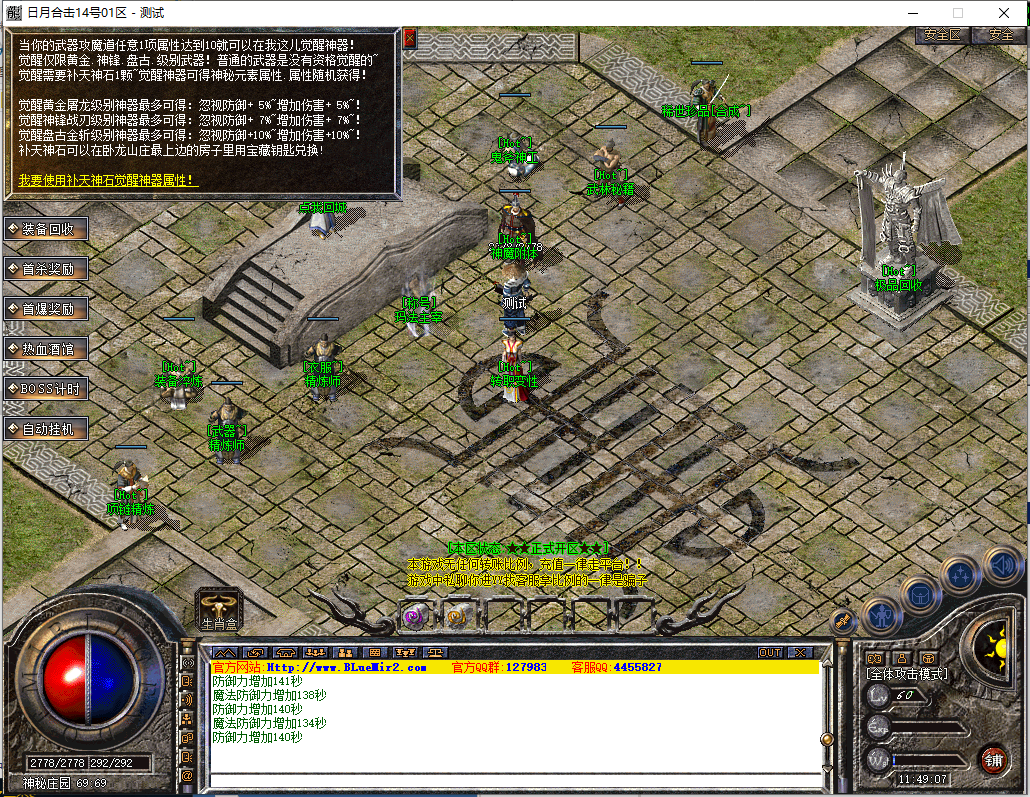Show the BOSS计时 boss timer

pos(47,388)
